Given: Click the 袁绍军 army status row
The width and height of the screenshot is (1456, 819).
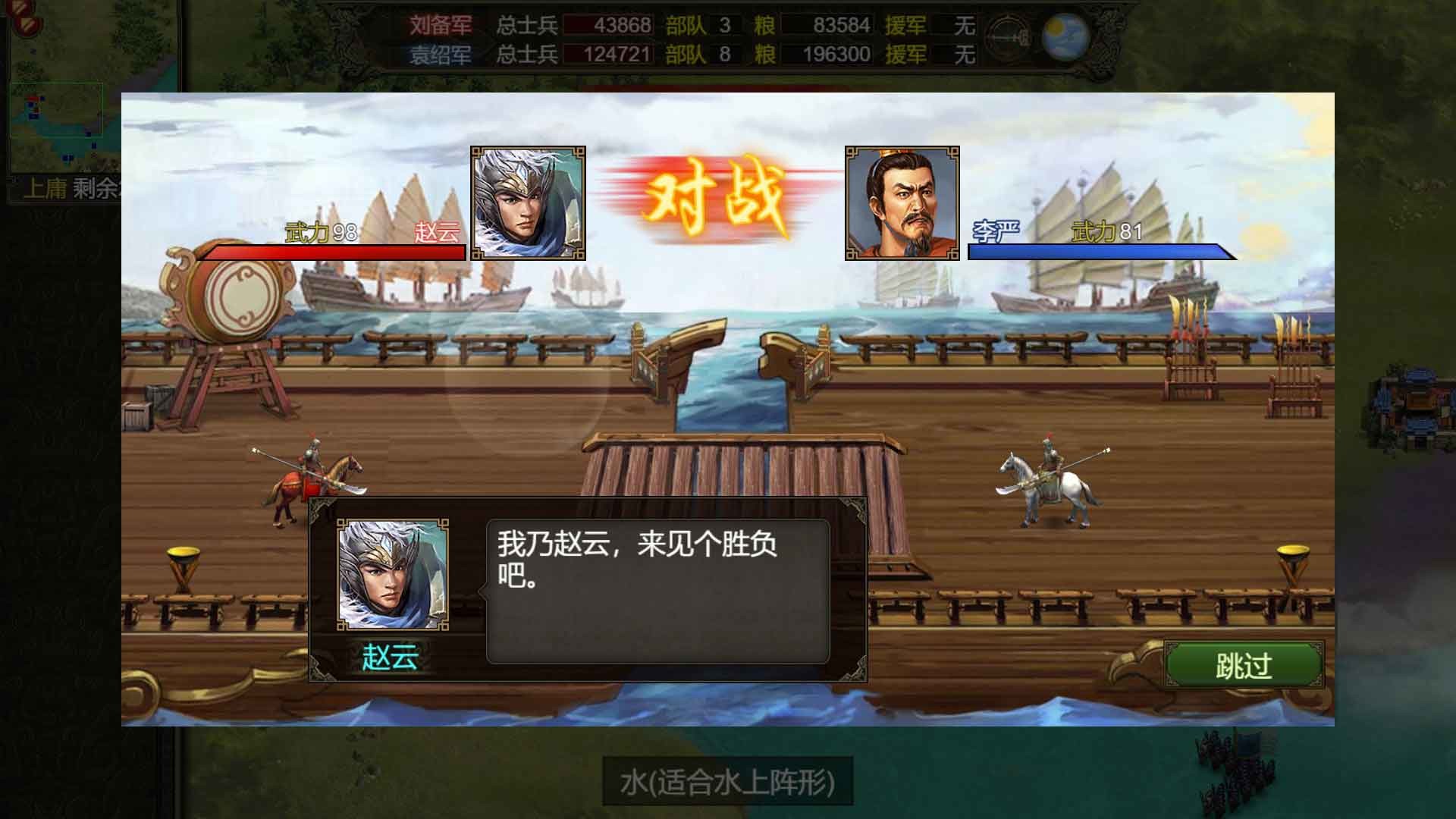Looking at the screenshot, I should pos(441,55).
